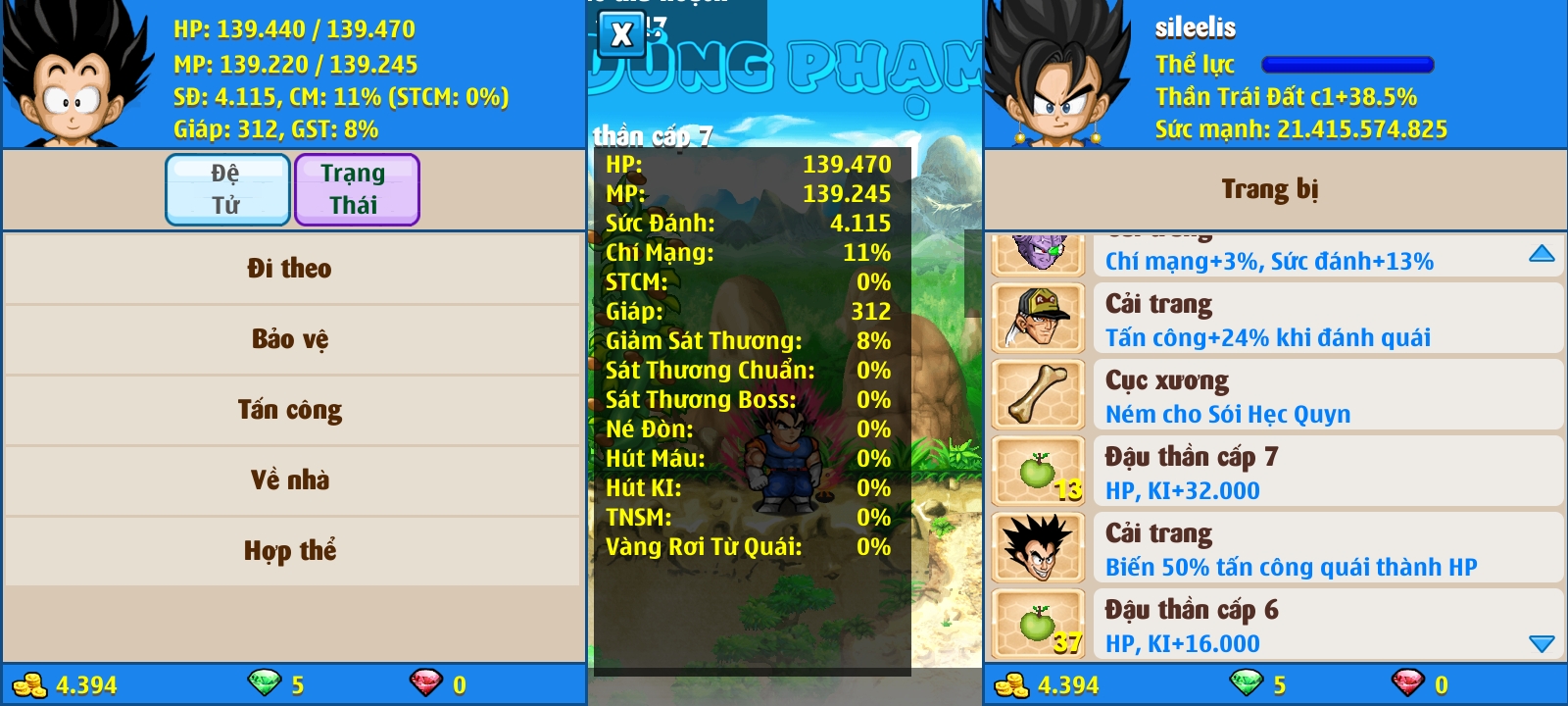Close the stats panel with X
The image size is (1568, 706).
coord(621,35)
